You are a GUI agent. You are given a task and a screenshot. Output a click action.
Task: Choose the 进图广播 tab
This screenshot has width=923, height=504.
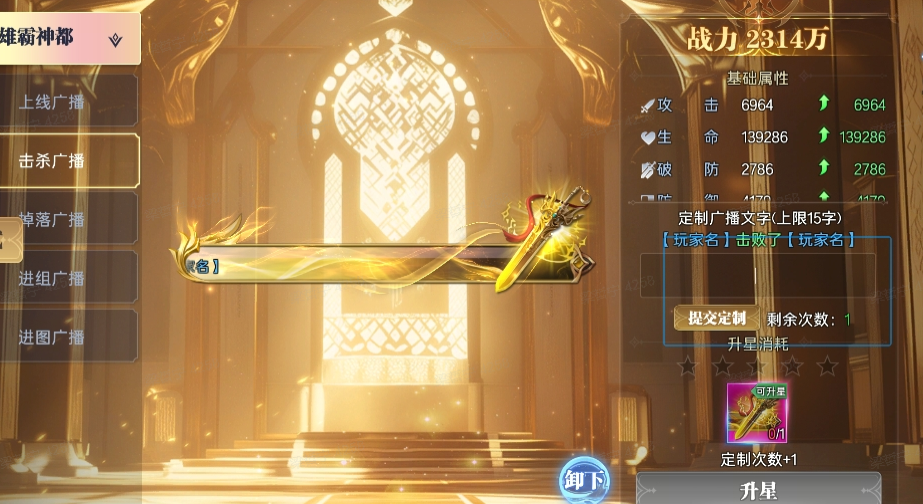[66, 337]
